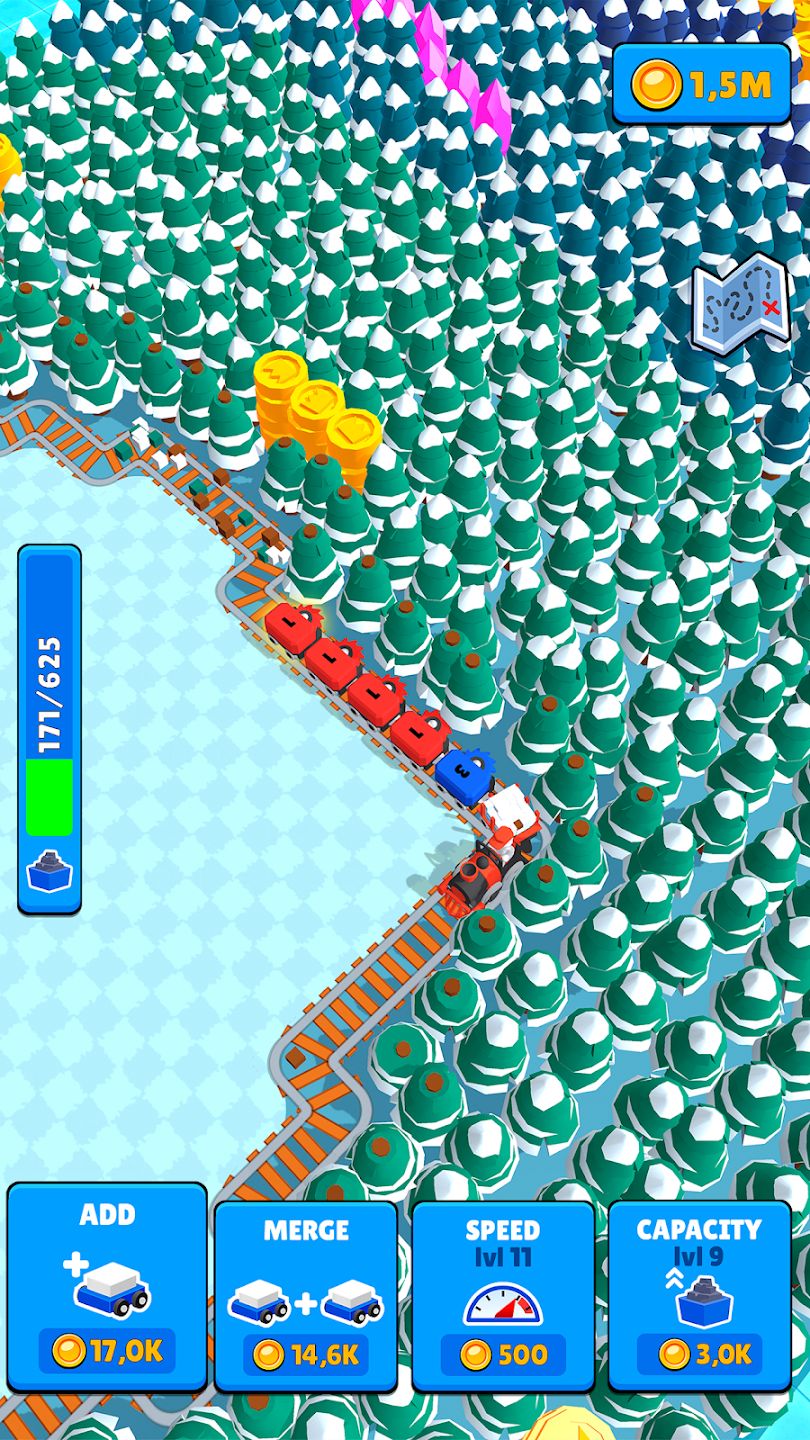Screen dimensions: 810x1440
Task: Upgrade SPEED level 11 for 500
Action: 503,1296
